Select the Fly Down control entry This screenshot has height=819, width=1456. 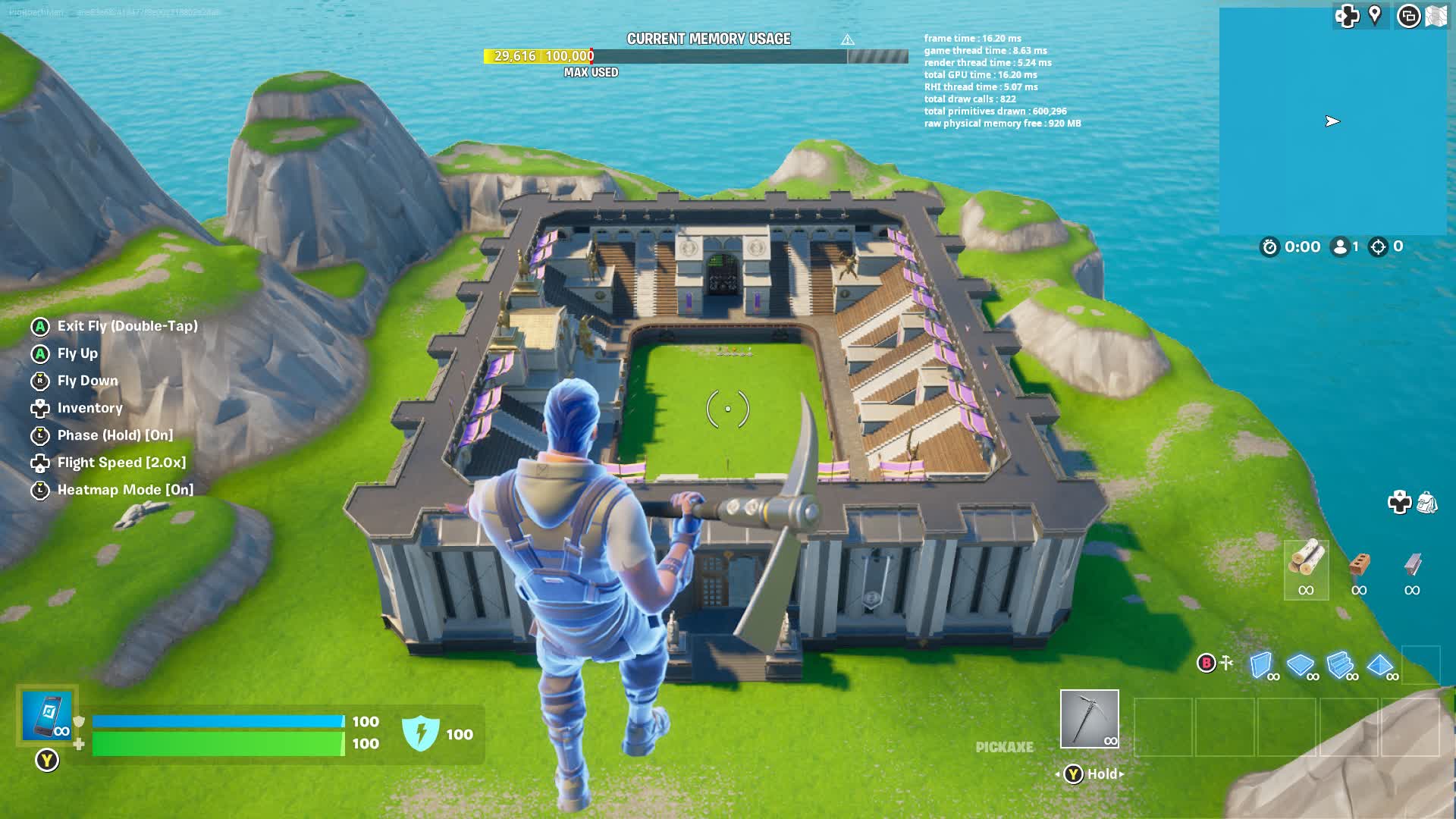click(87, 381)
